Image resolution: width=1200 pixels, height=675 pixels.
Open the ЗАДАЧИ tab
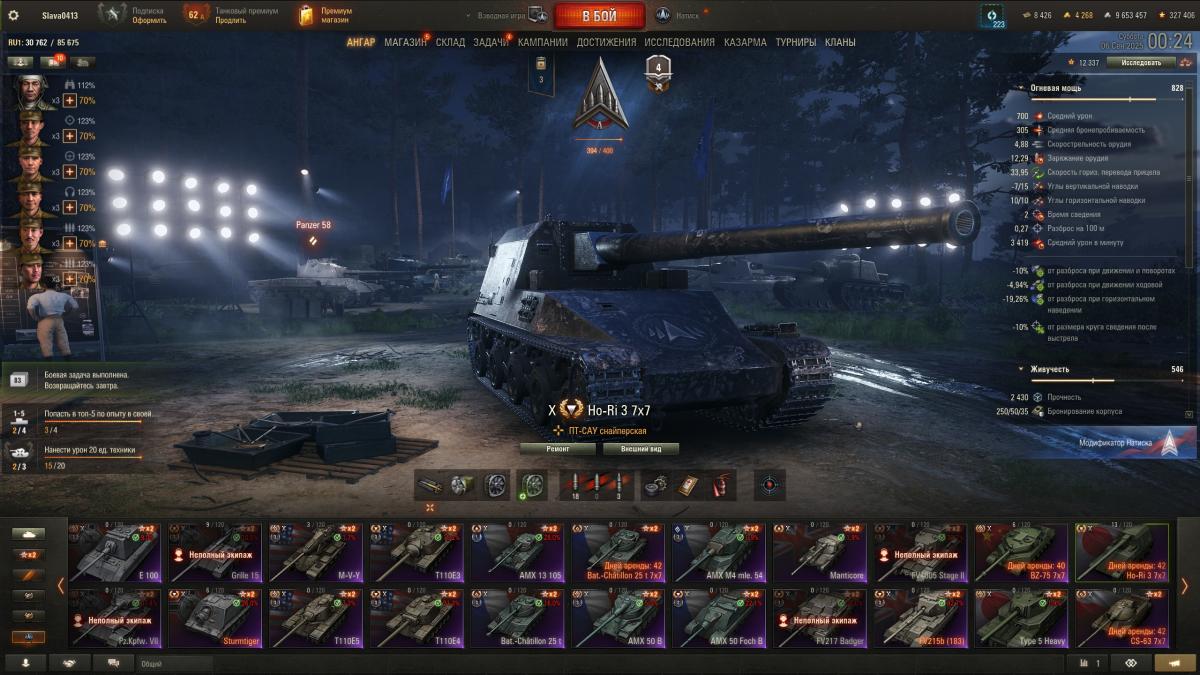pyautogui.click(x=490, y=43)
